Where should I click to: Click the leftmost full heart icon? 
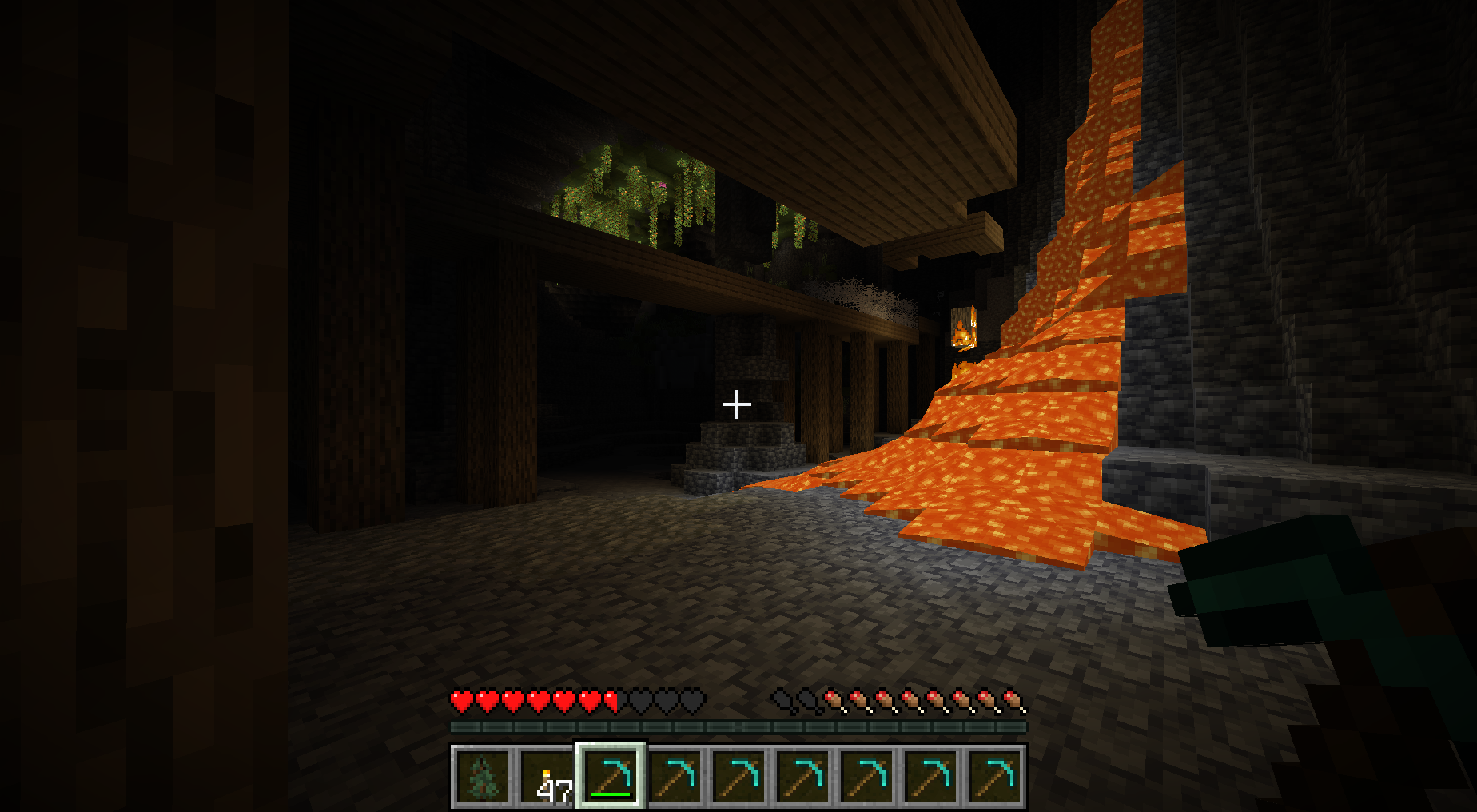tap(461, 698)
